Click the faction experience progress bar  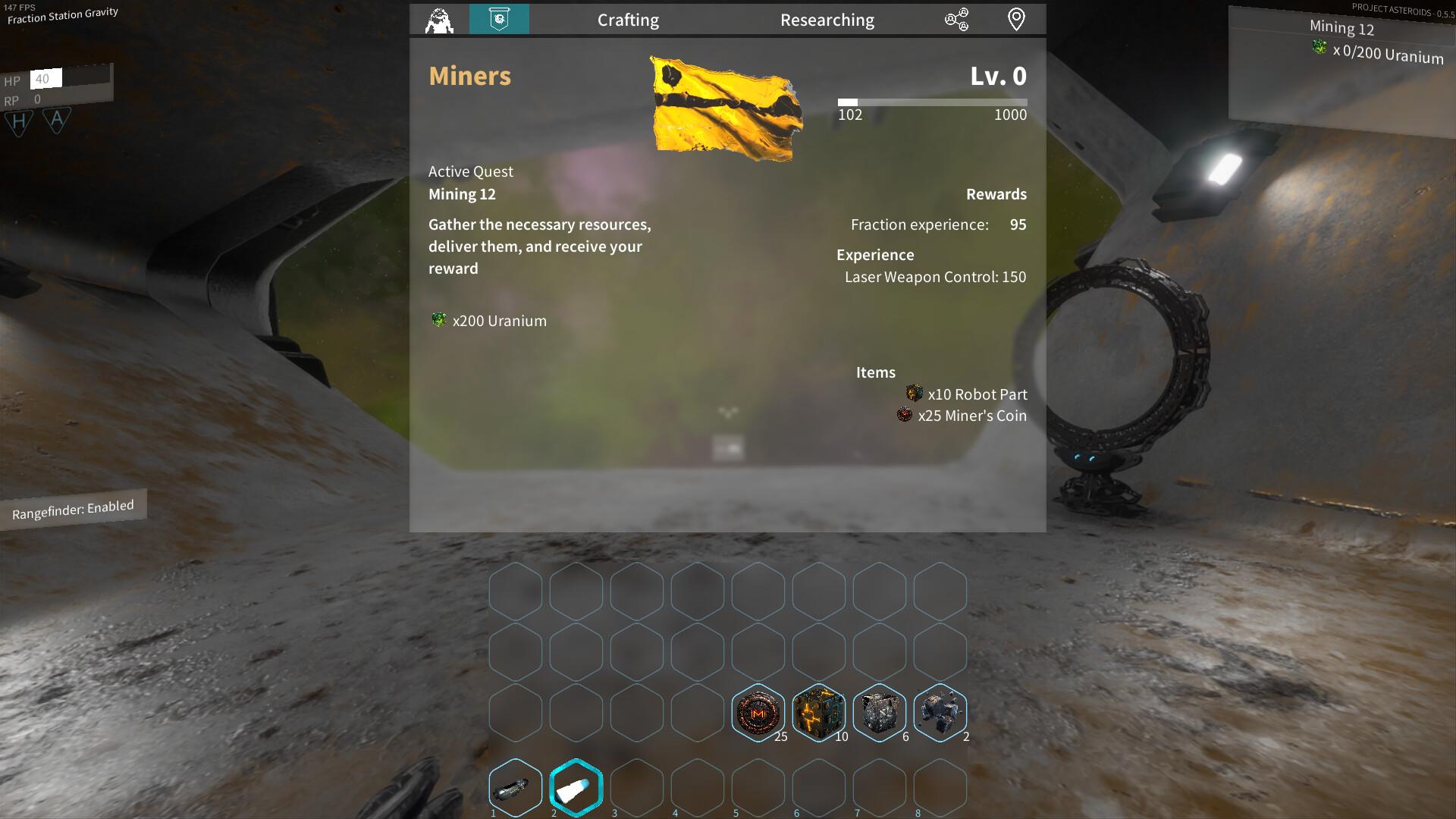pos(931,102)
